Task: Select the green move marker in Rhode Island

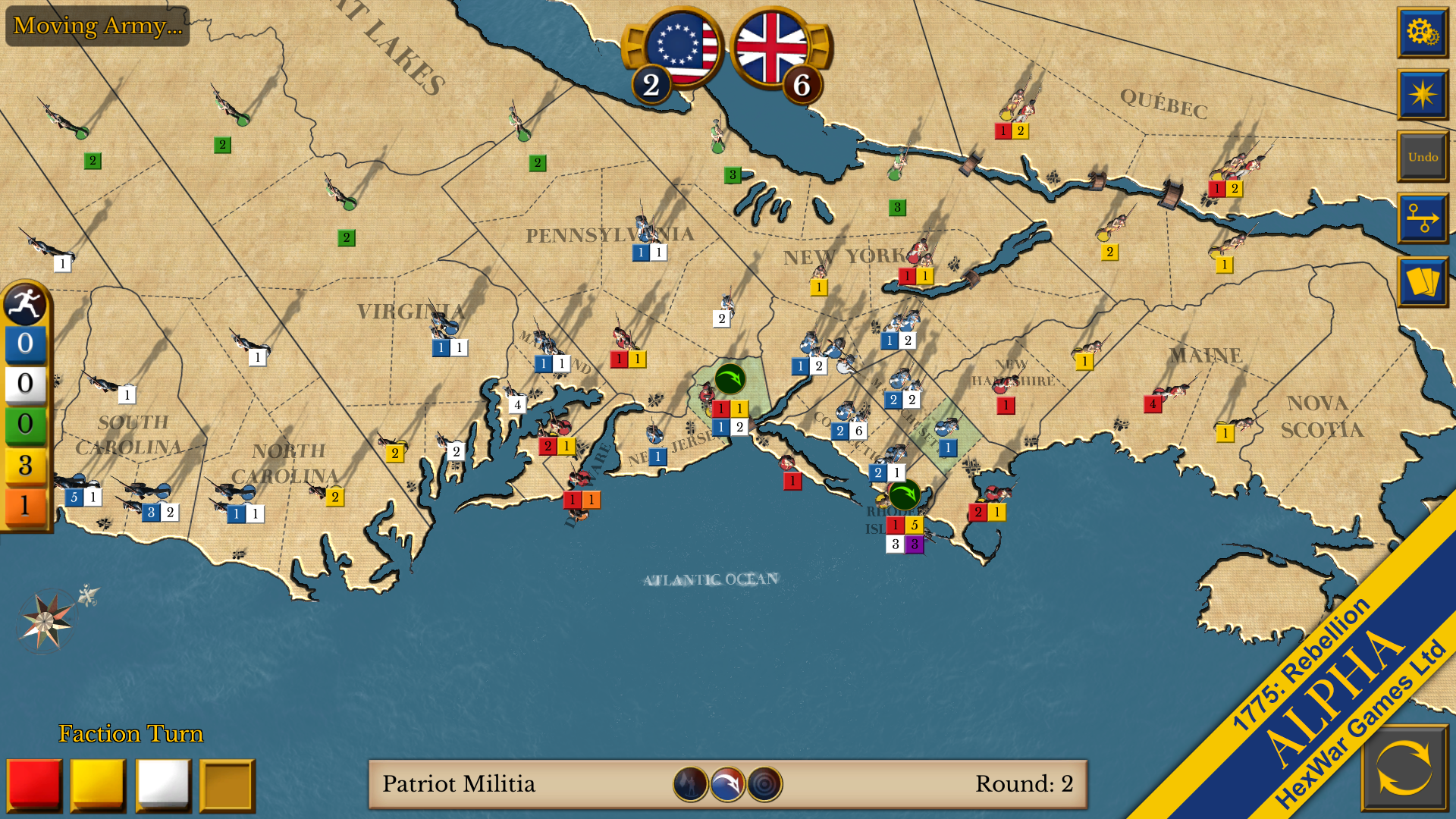Action: [904, 495]
